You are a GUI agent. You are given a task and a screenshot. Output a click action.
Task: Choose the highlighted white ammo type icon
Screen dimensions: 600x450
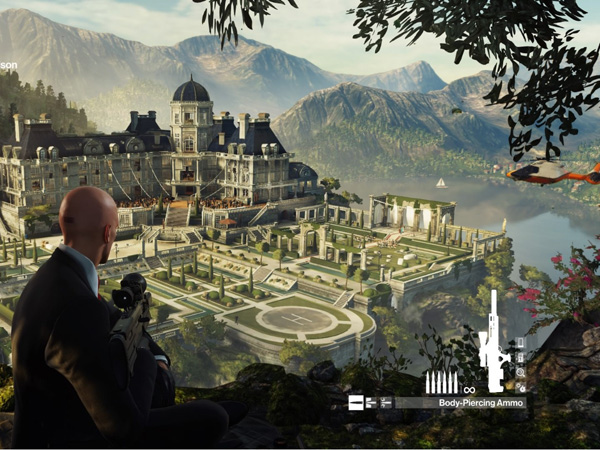tap(356, 403)
